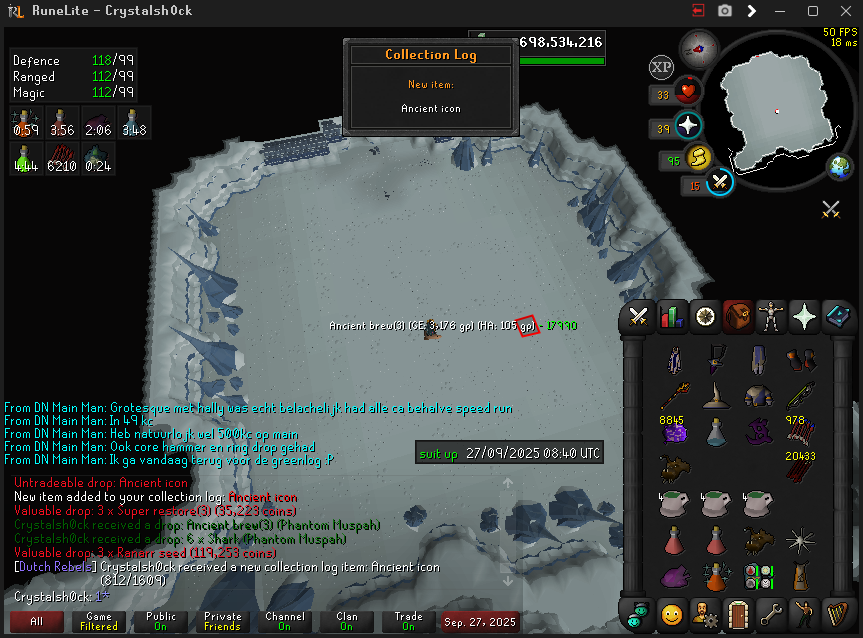Toggle run with the energy boot orb
The height and width of the screenshot is (638, 863).
700,158
